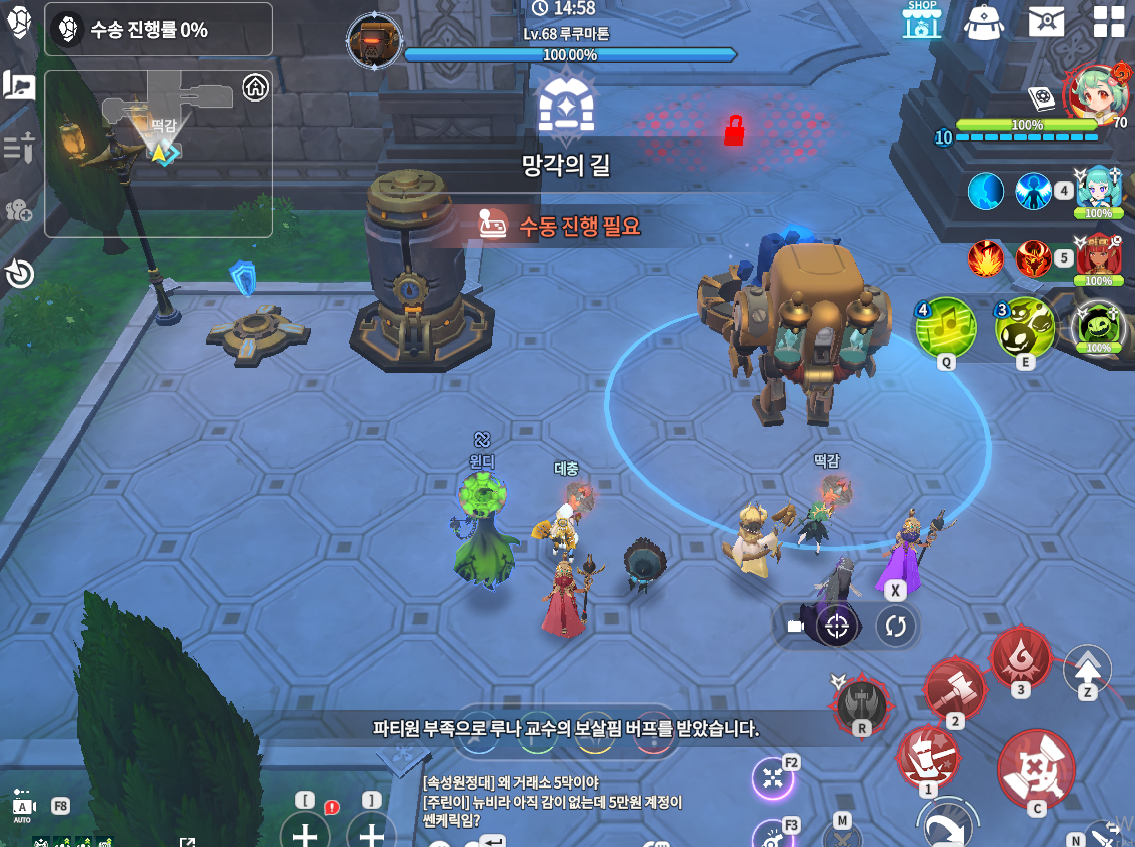Activate the green music note skill

click(x=945, y=327)
